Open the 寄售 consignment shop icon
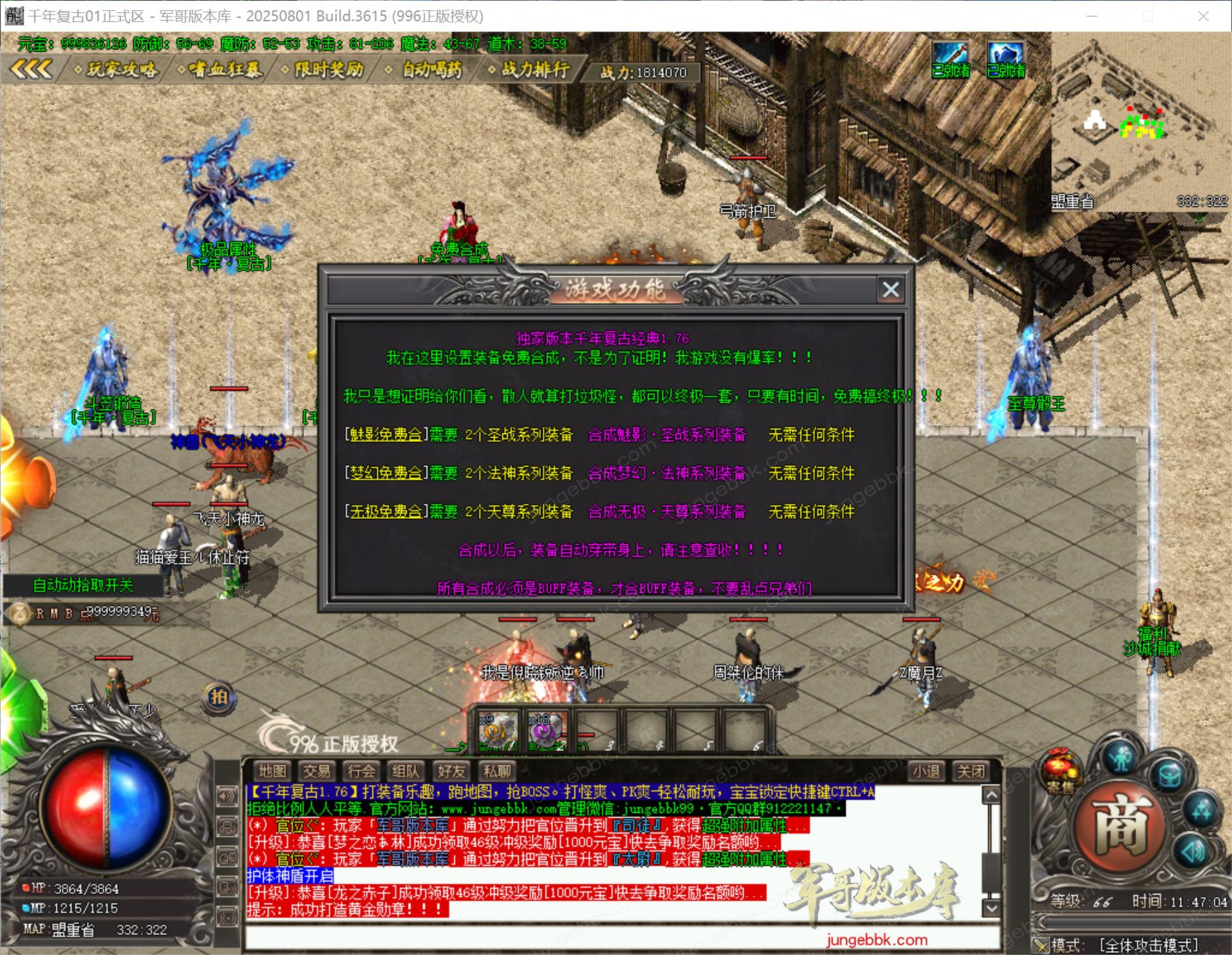This screenshot has width=1232, height=955. [x=1059, y=771]
